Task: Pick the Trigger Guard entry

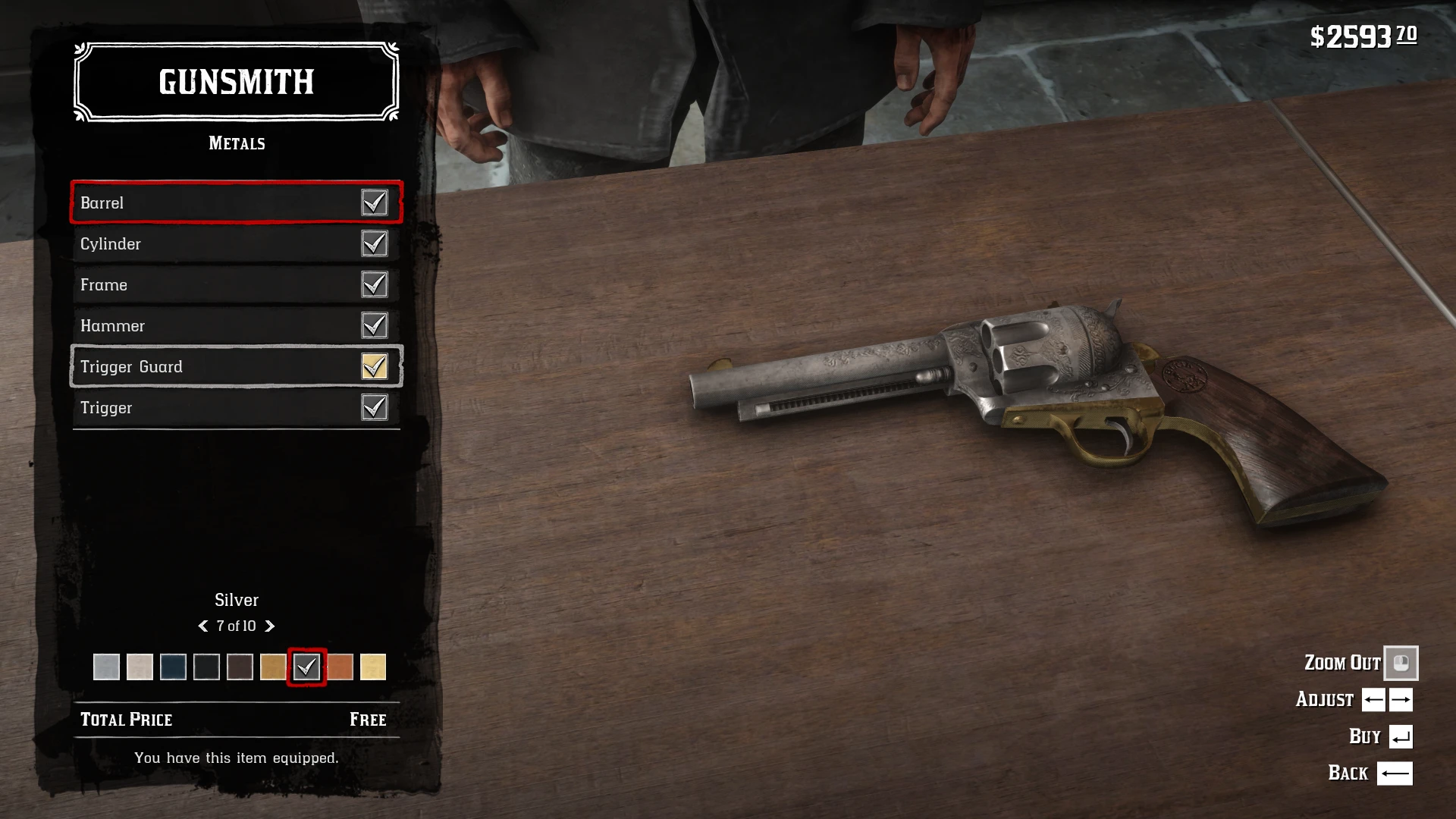Action: [x=236, y=366]
